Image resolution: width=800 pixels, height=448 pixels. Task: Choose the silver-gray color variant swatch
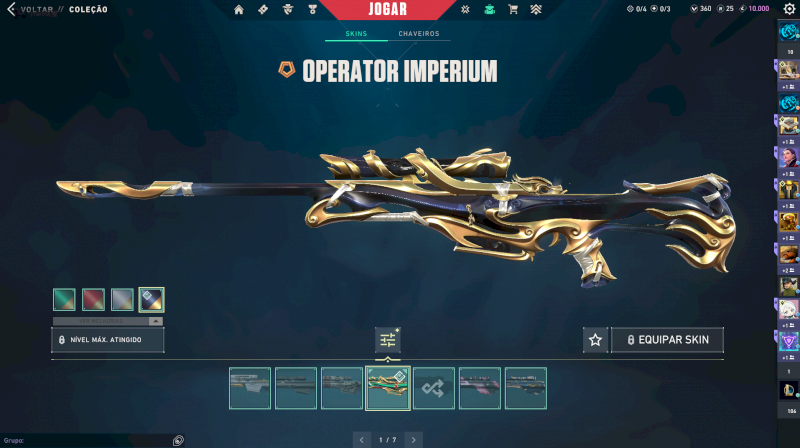tap(122, 299)
